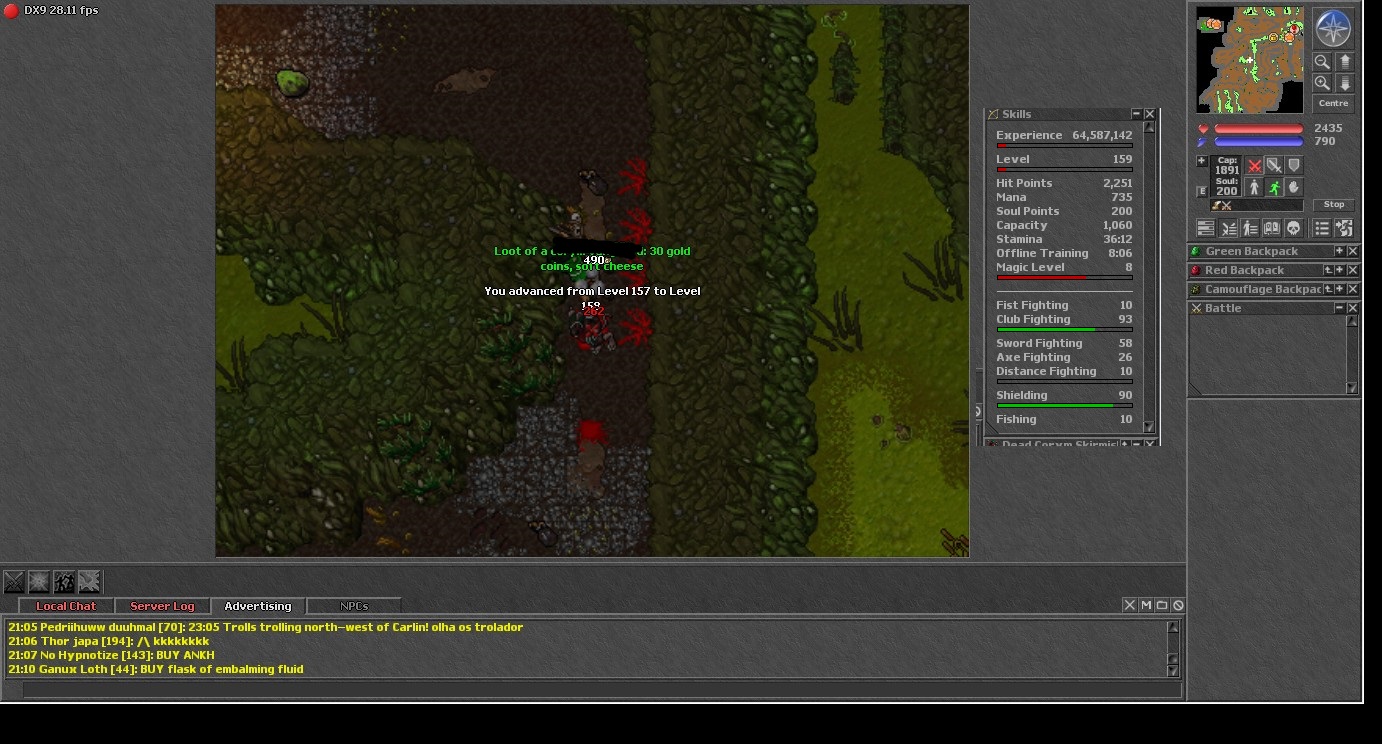Switch to the NPCs chat tab
Screen dimensions: 1382x744
(x=354, y=606)
